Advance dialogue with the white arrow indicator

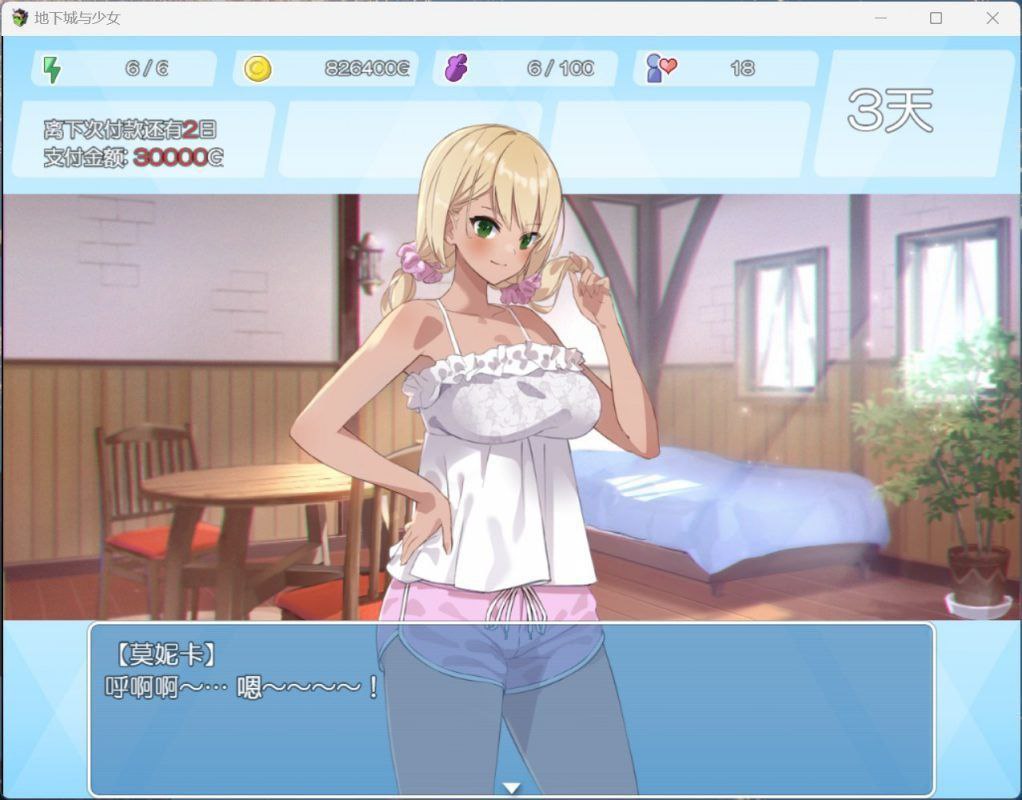(511, 788)
